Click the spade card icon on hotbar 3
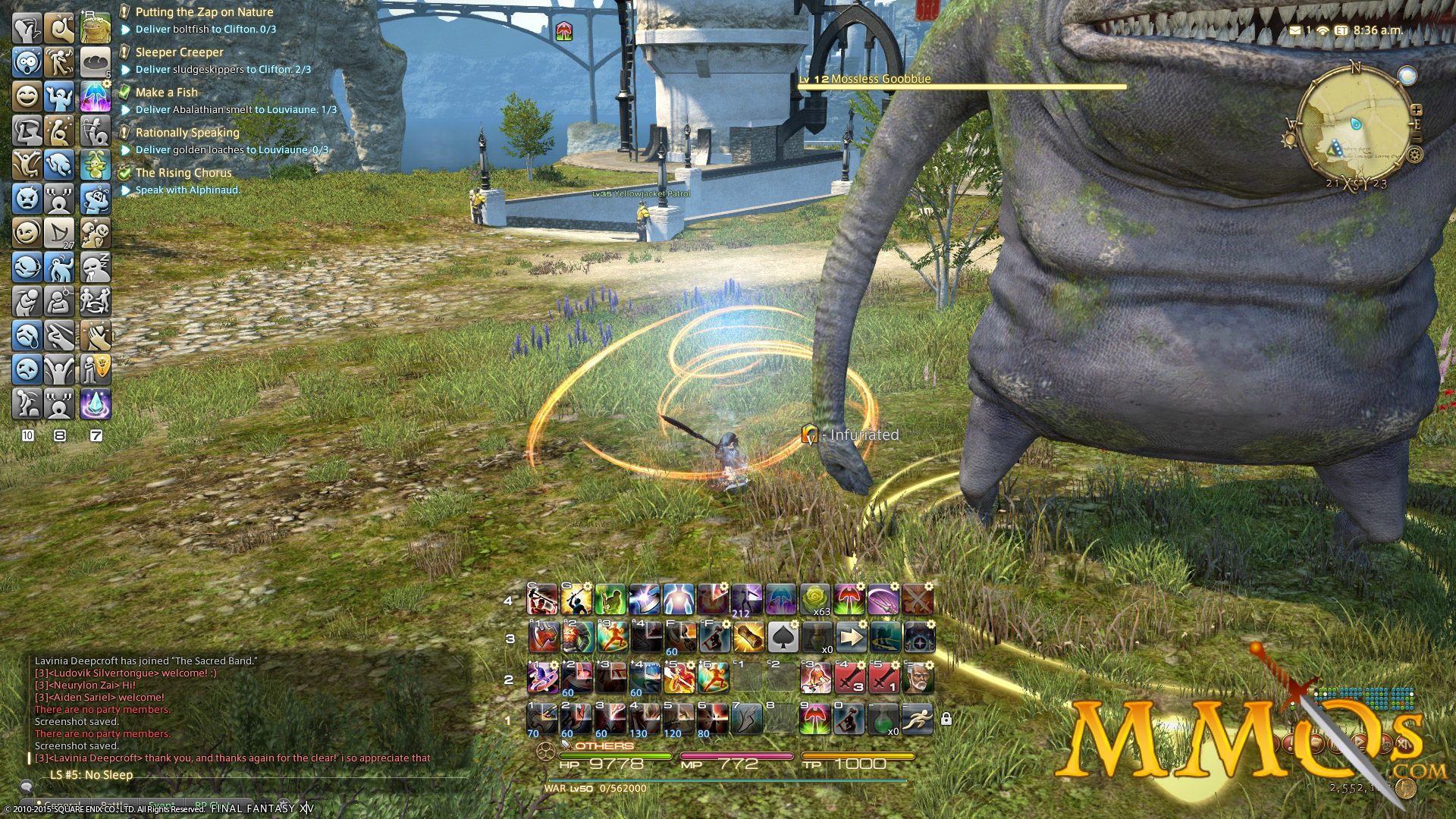 pos(783,638)
